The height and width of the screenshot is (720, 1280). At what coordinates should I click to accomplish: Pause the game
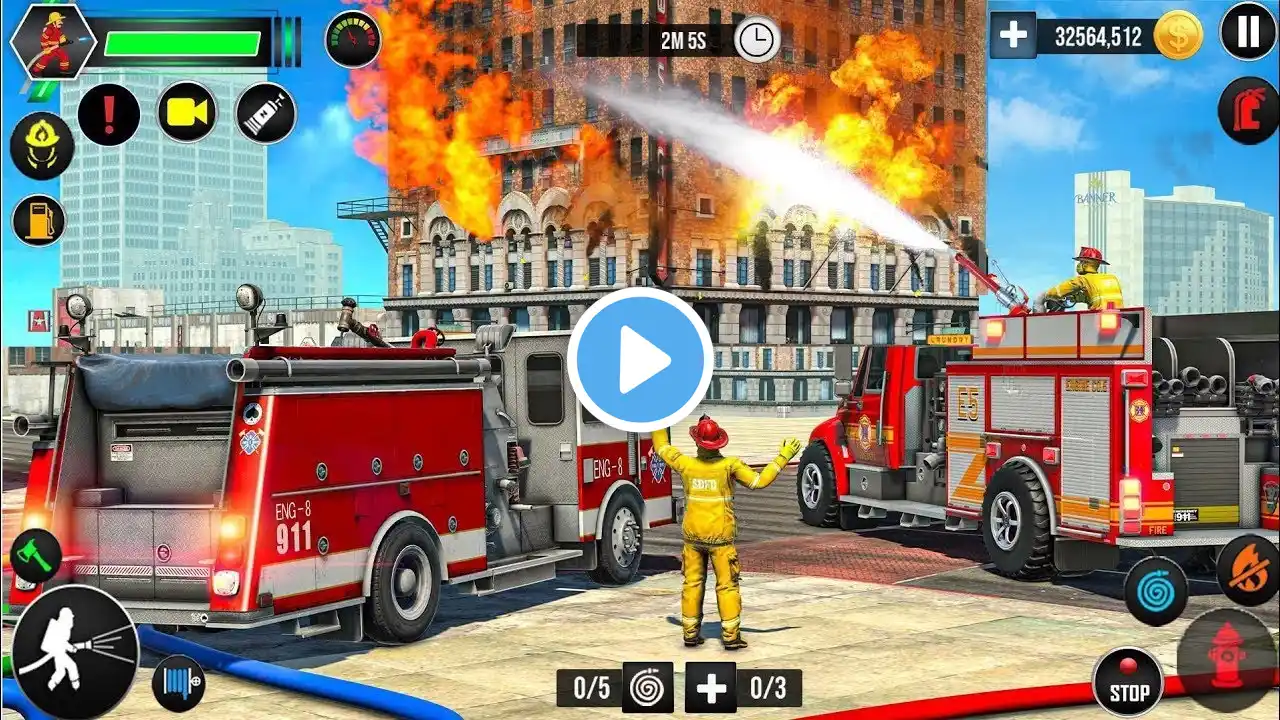click(1247, 31)
